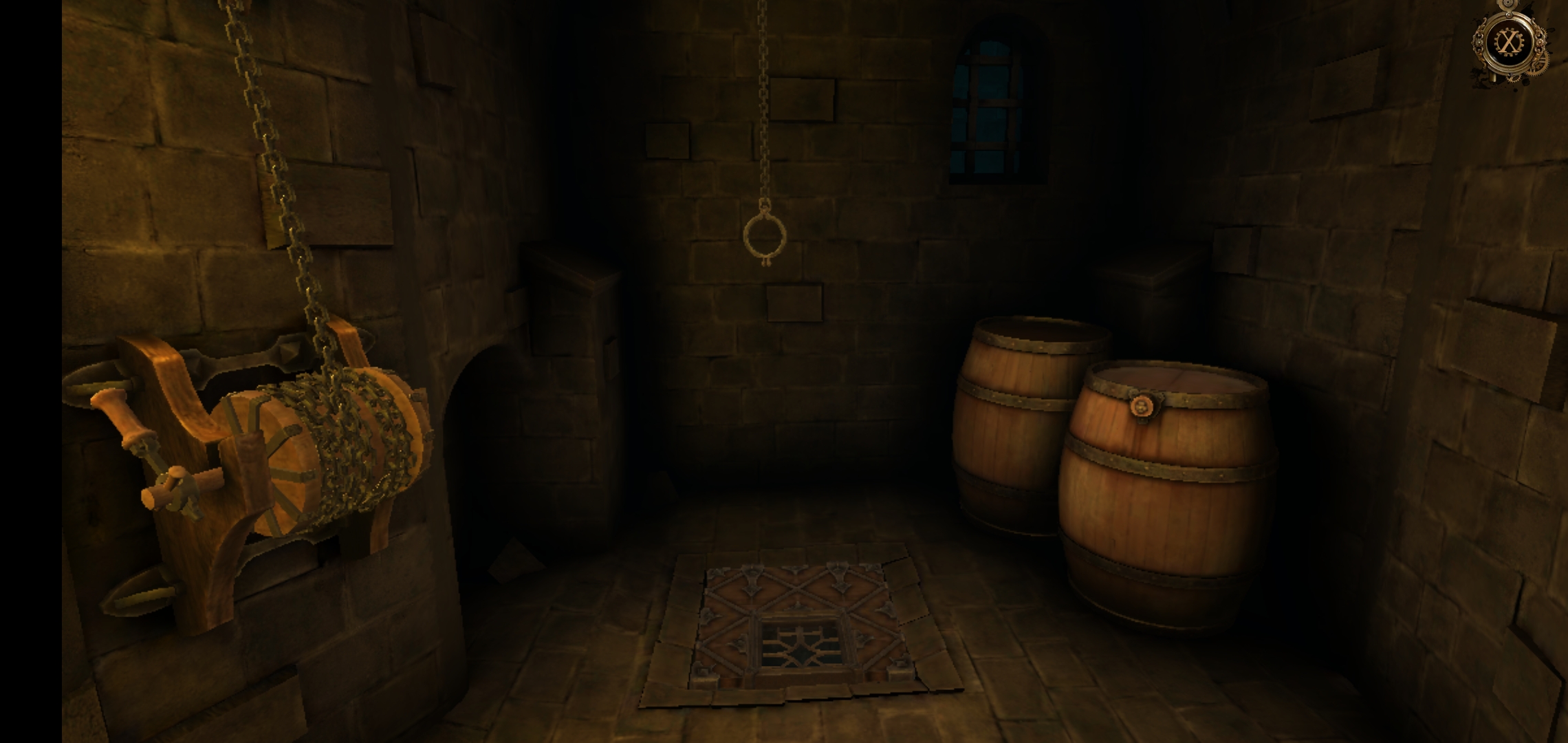Open the gear-framed X menu button
Viewport: 1568px width, 743px height.
pyautogui.click(x=1508, y=43)
